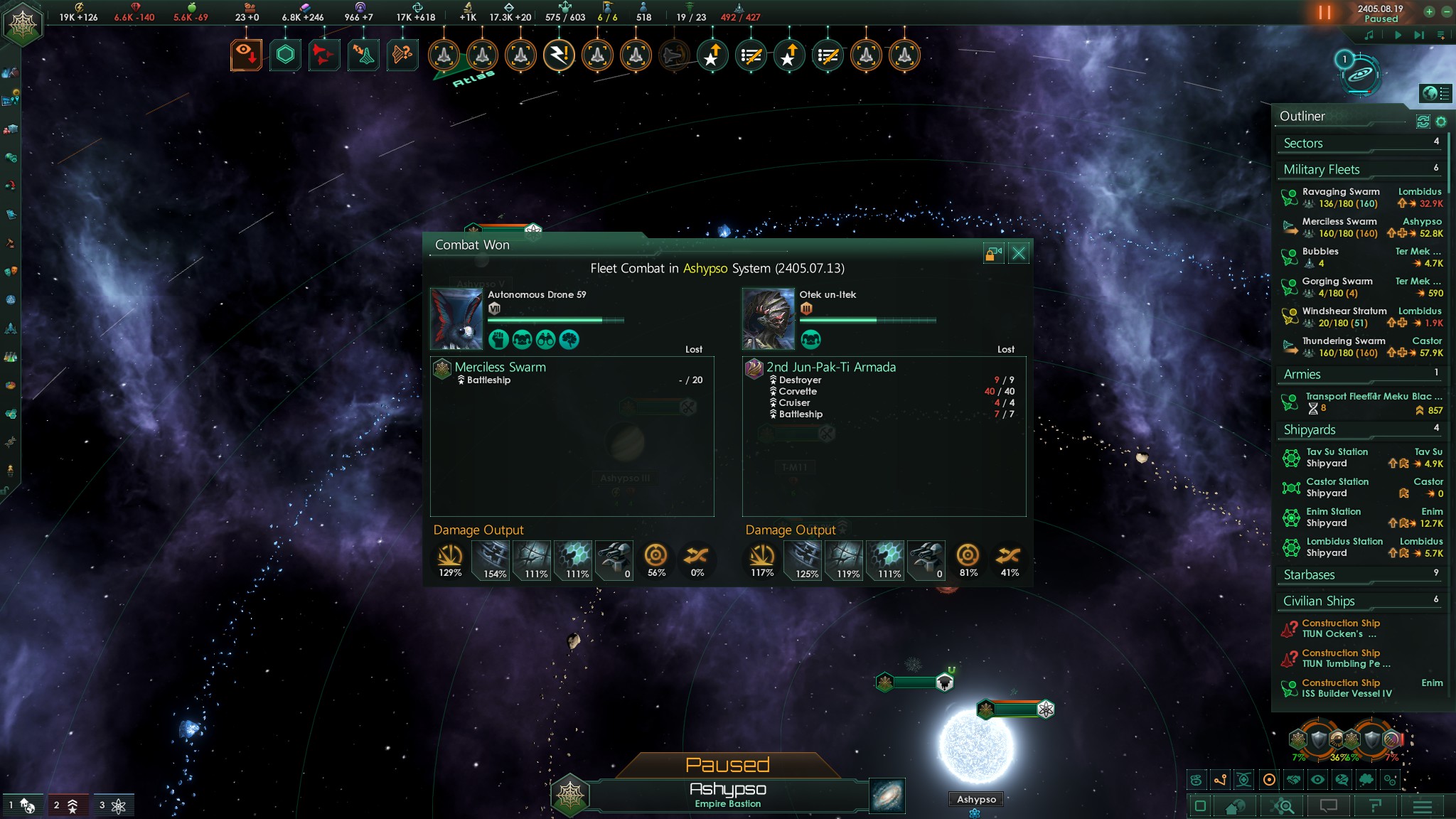Viewport: 1456px width, 819px height.
Task: Unpause the game with the pause button
Action: [1324, 11]
